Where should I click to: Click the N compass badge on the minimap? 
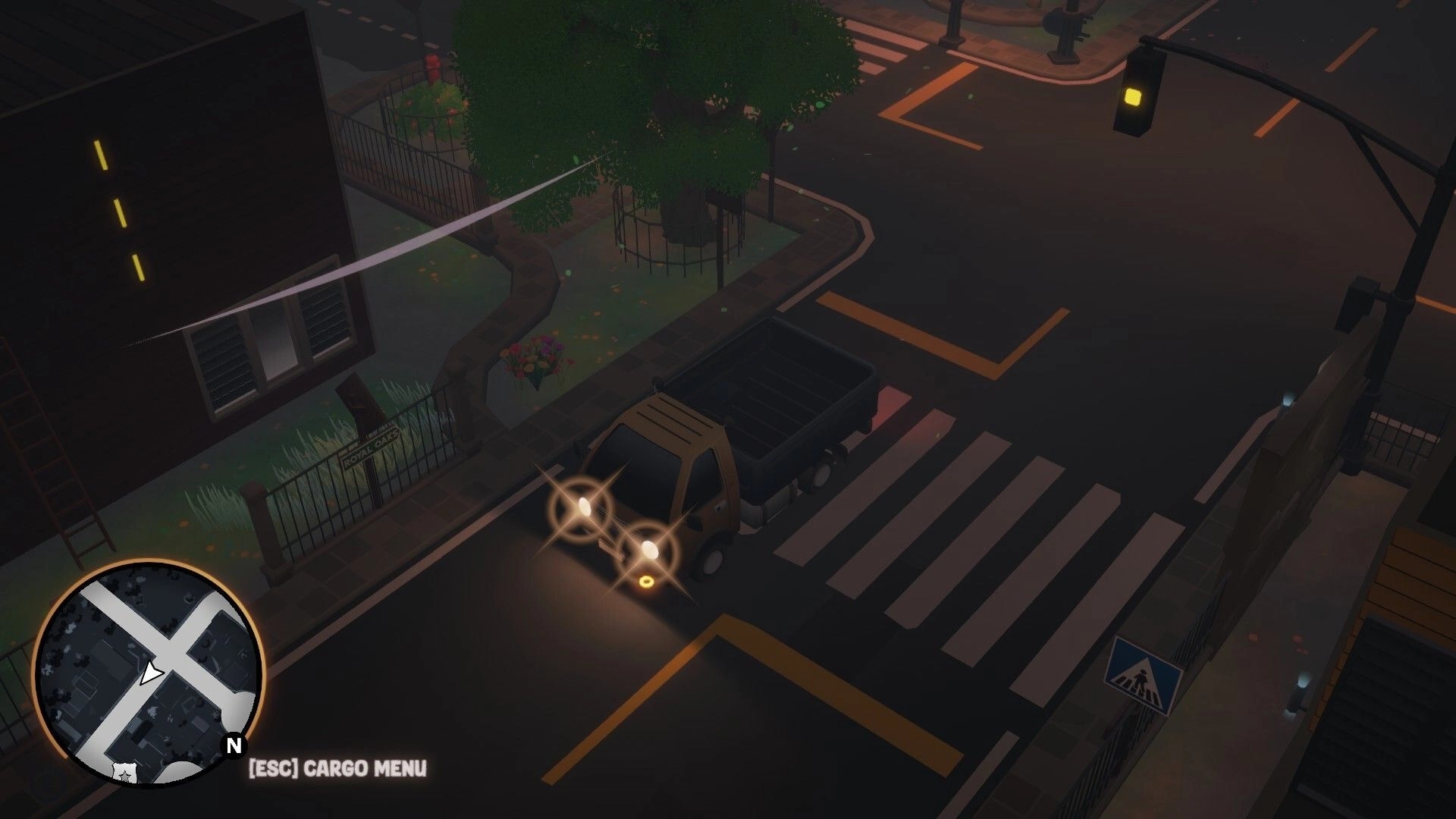tap(233, 747)
